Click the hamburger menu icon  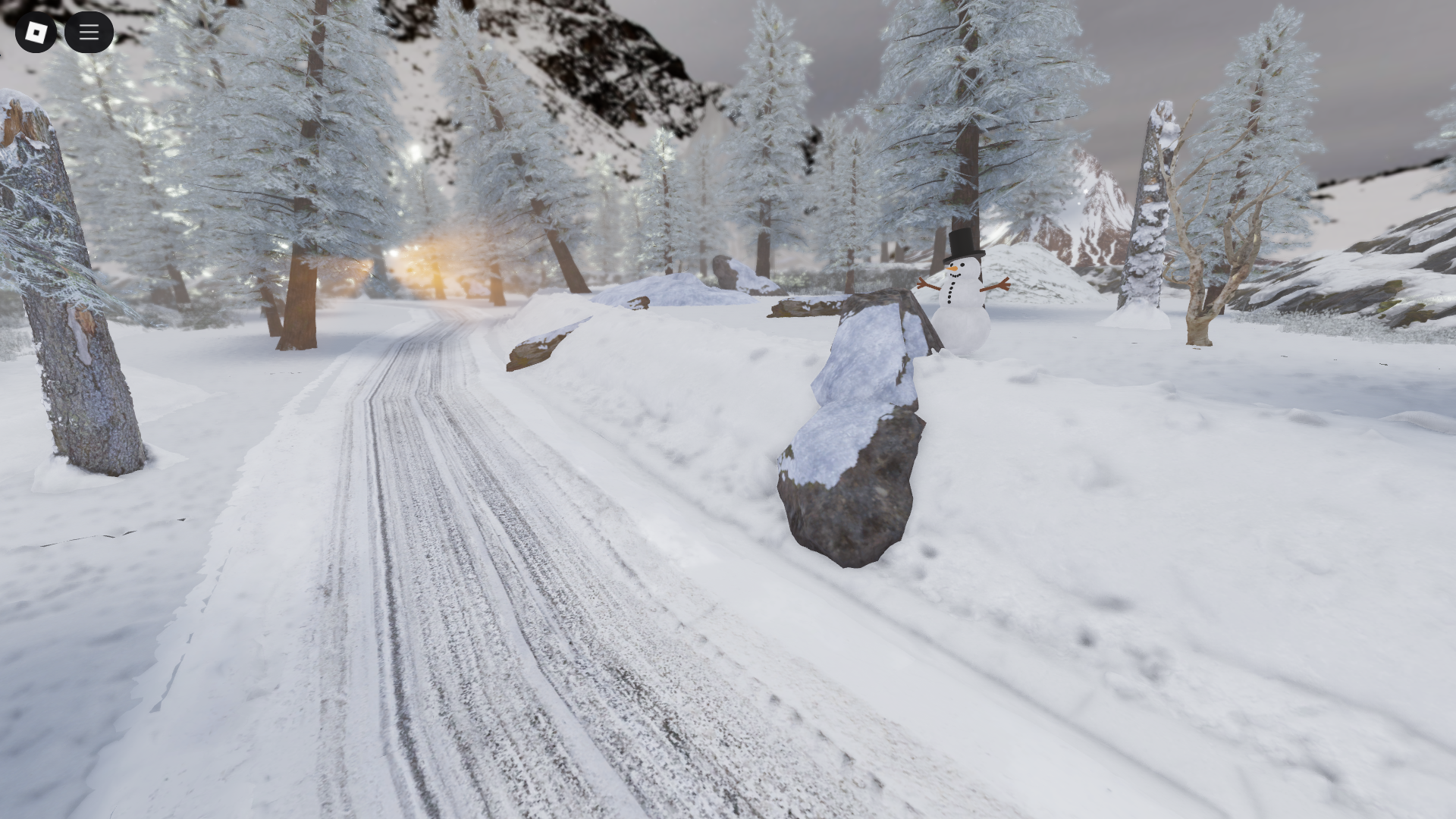tap(89, 32)
